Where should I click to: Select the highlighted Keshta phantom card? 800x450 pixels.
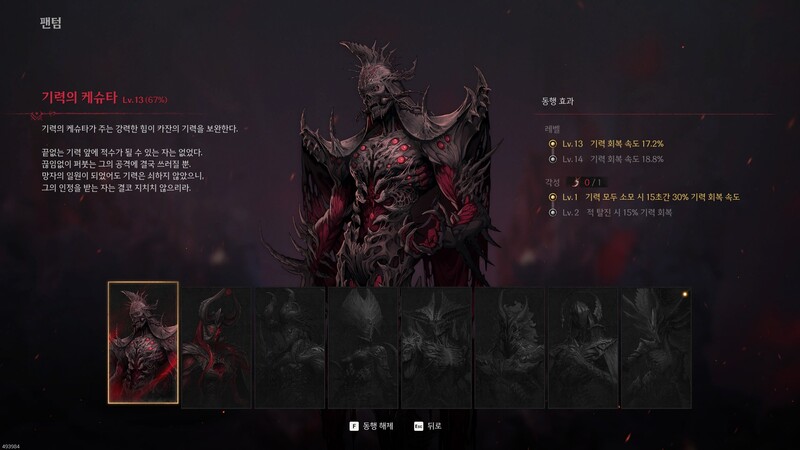[x=143, y=342]
